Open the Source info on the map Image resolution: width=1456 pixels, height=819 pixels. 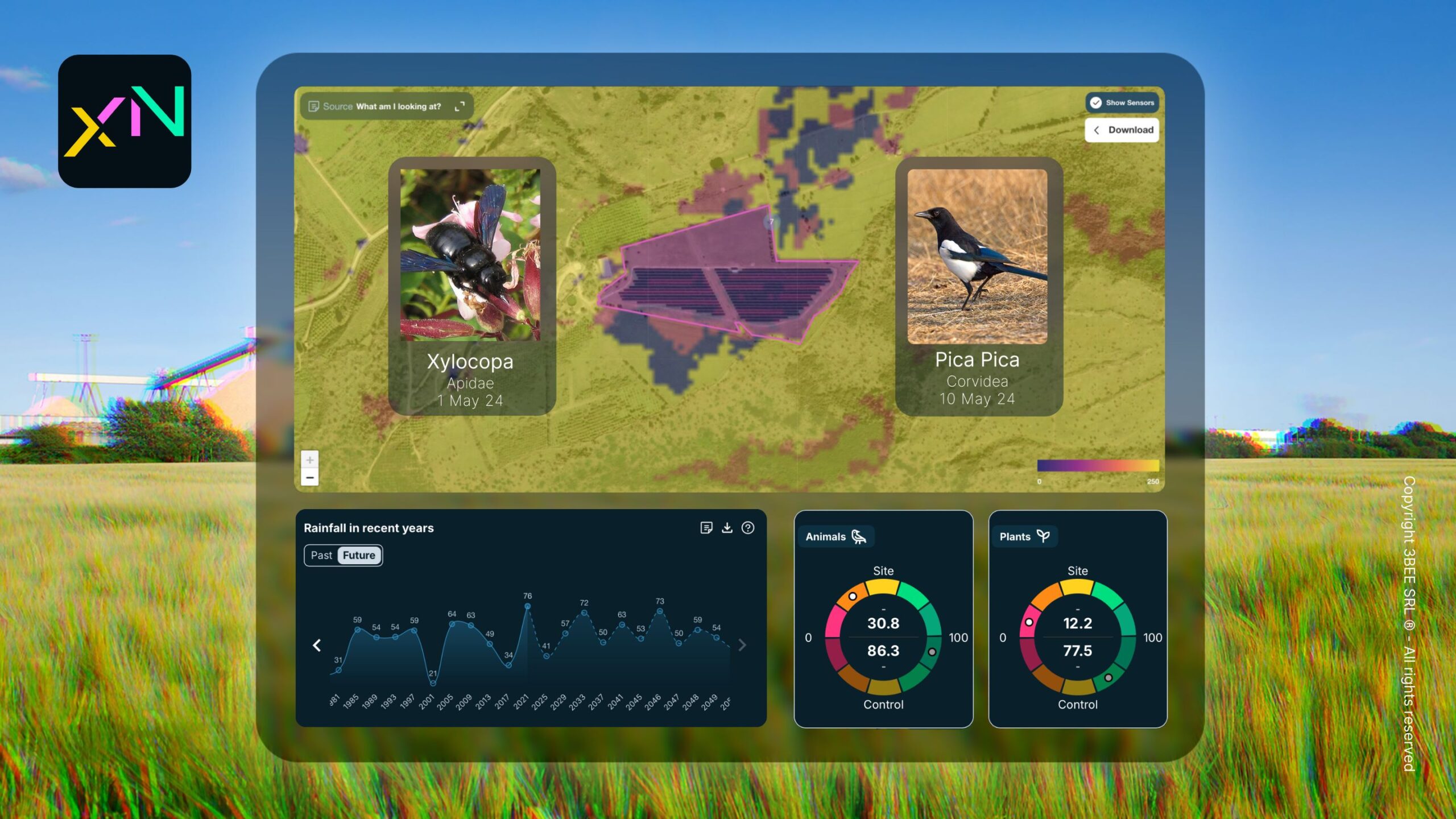point(330,106)
